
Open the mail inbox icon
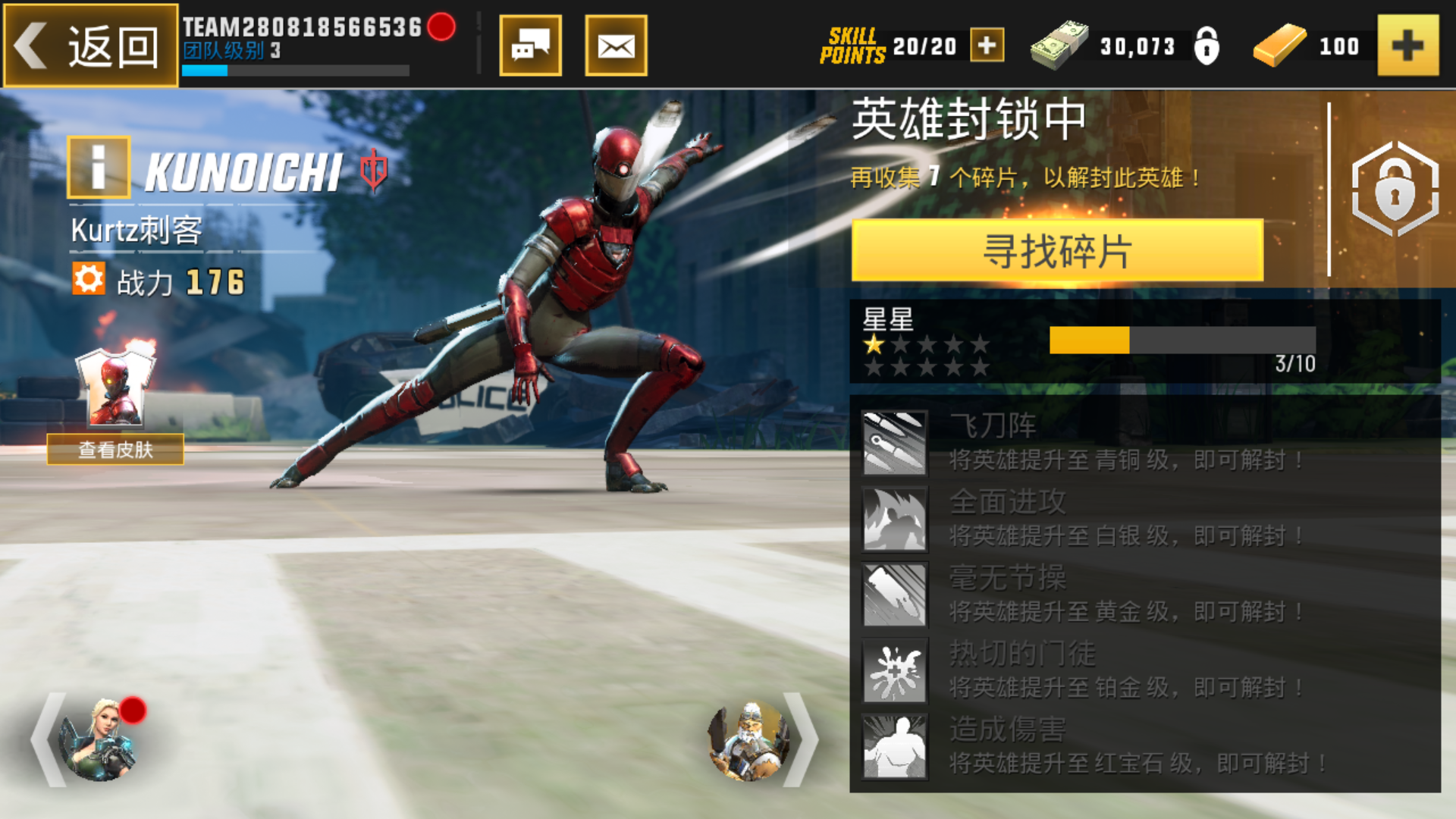click(616, 45)
